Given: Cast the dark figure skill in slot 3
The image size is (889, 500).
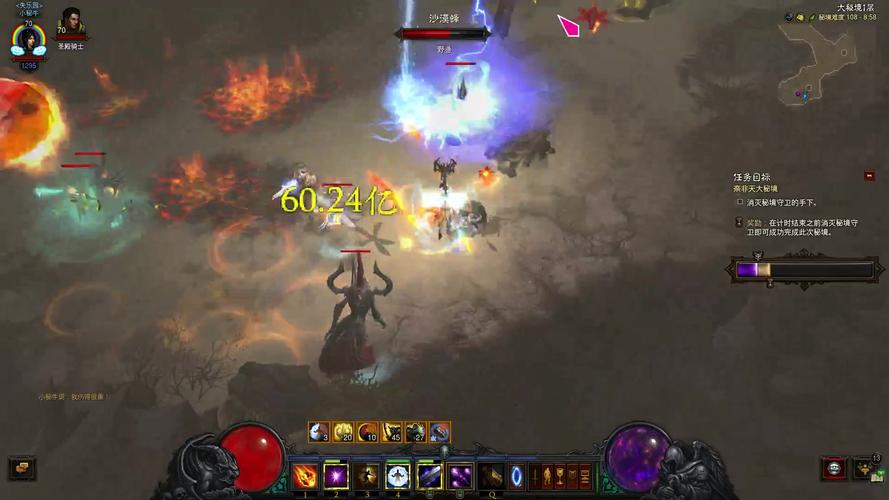Looking at the screenshot, I should pos(367,476).
